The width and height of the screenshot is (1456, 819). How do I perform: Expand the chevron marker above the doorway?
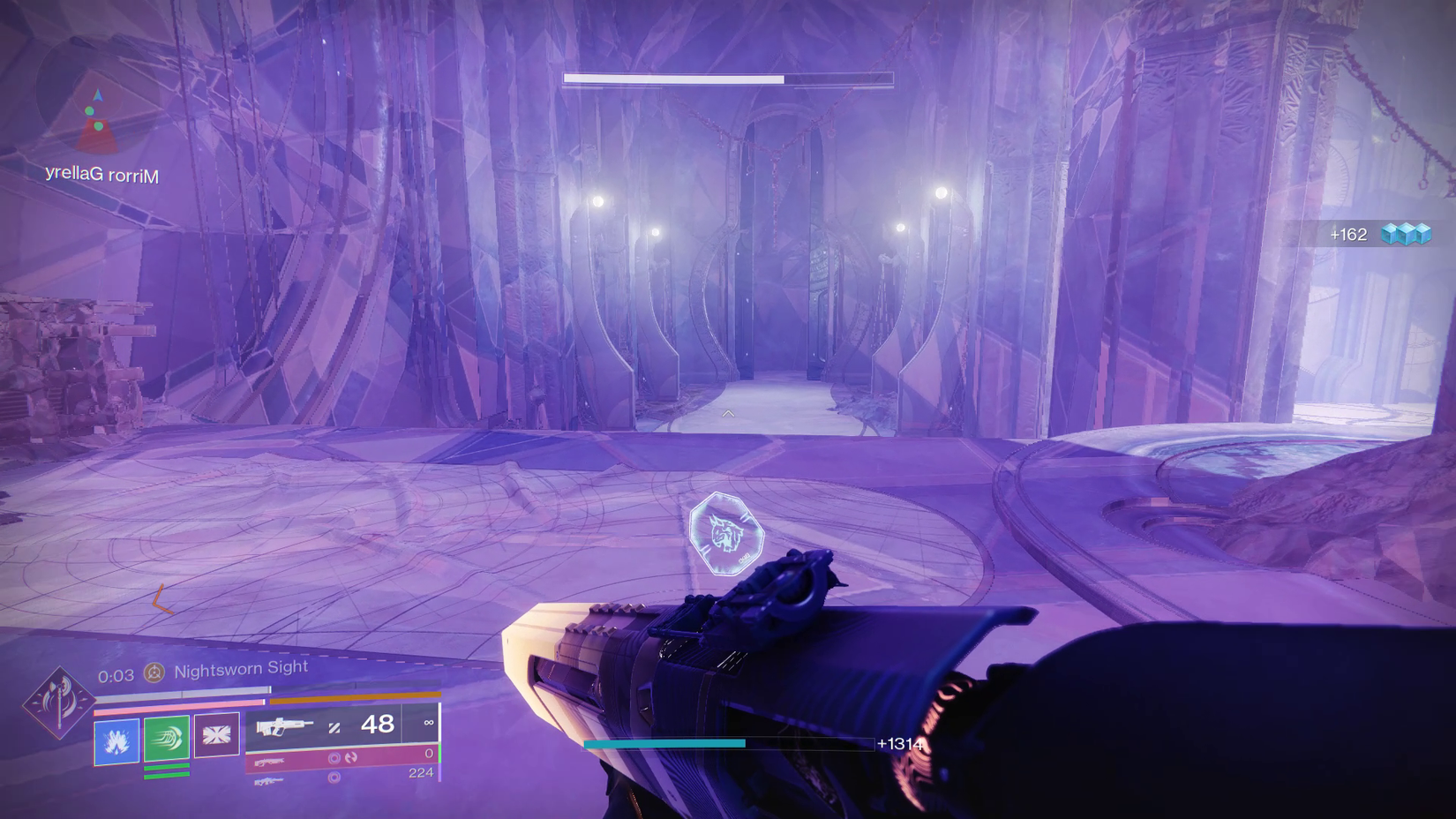(x=727, y=411)
